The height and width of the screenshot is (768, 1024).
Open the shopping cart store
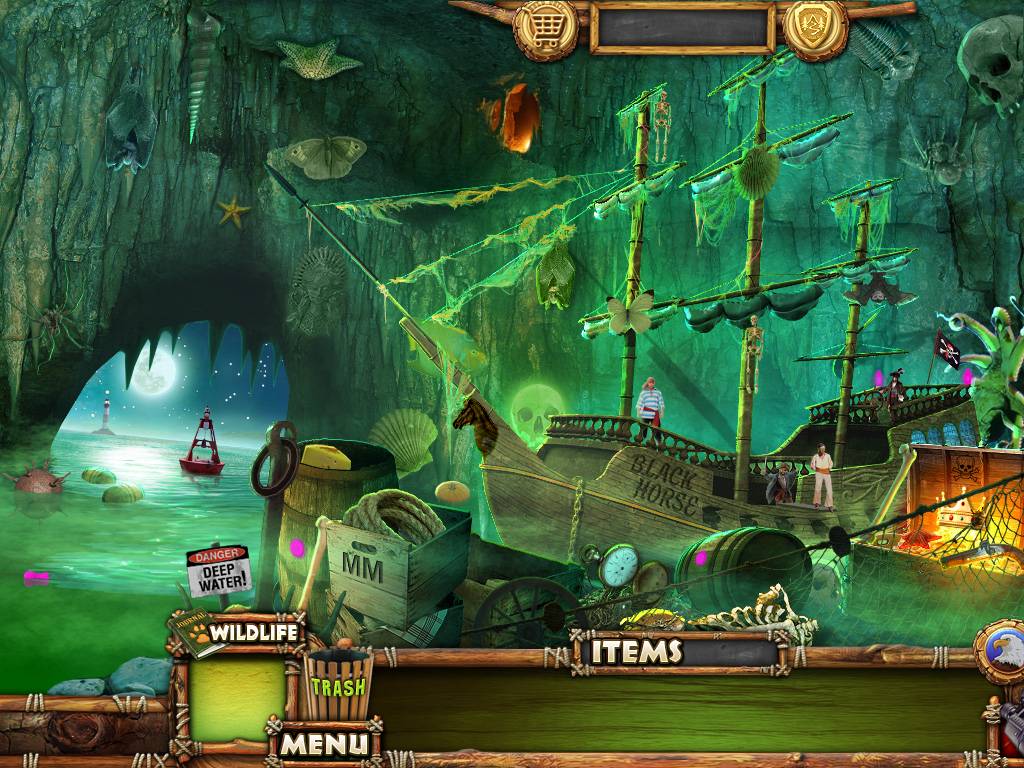point(546,27)
